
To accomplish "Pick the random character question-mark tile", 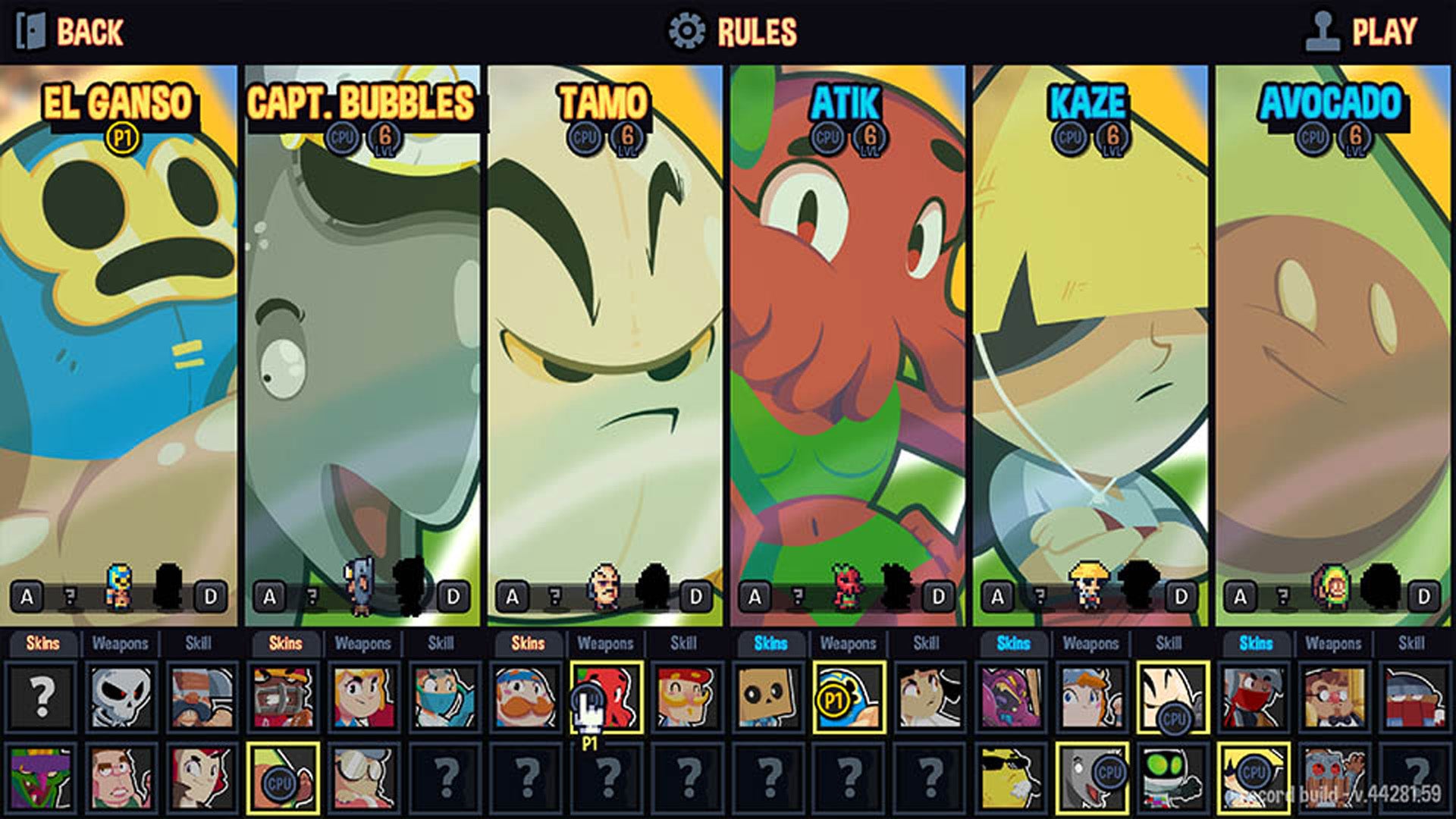I will click(42, 696).
